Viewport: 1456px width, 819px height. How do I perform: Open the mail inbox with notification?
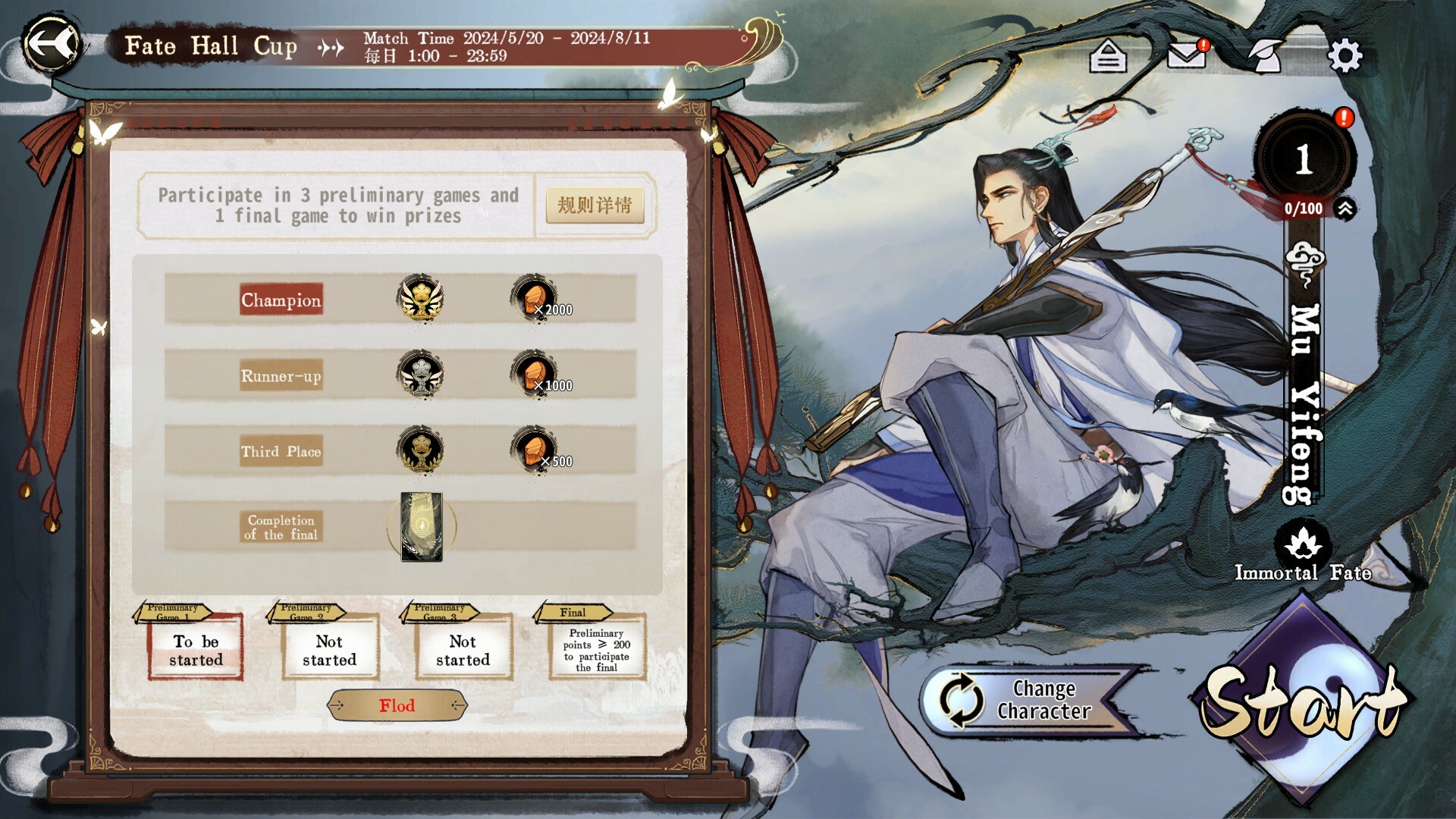1187,55
